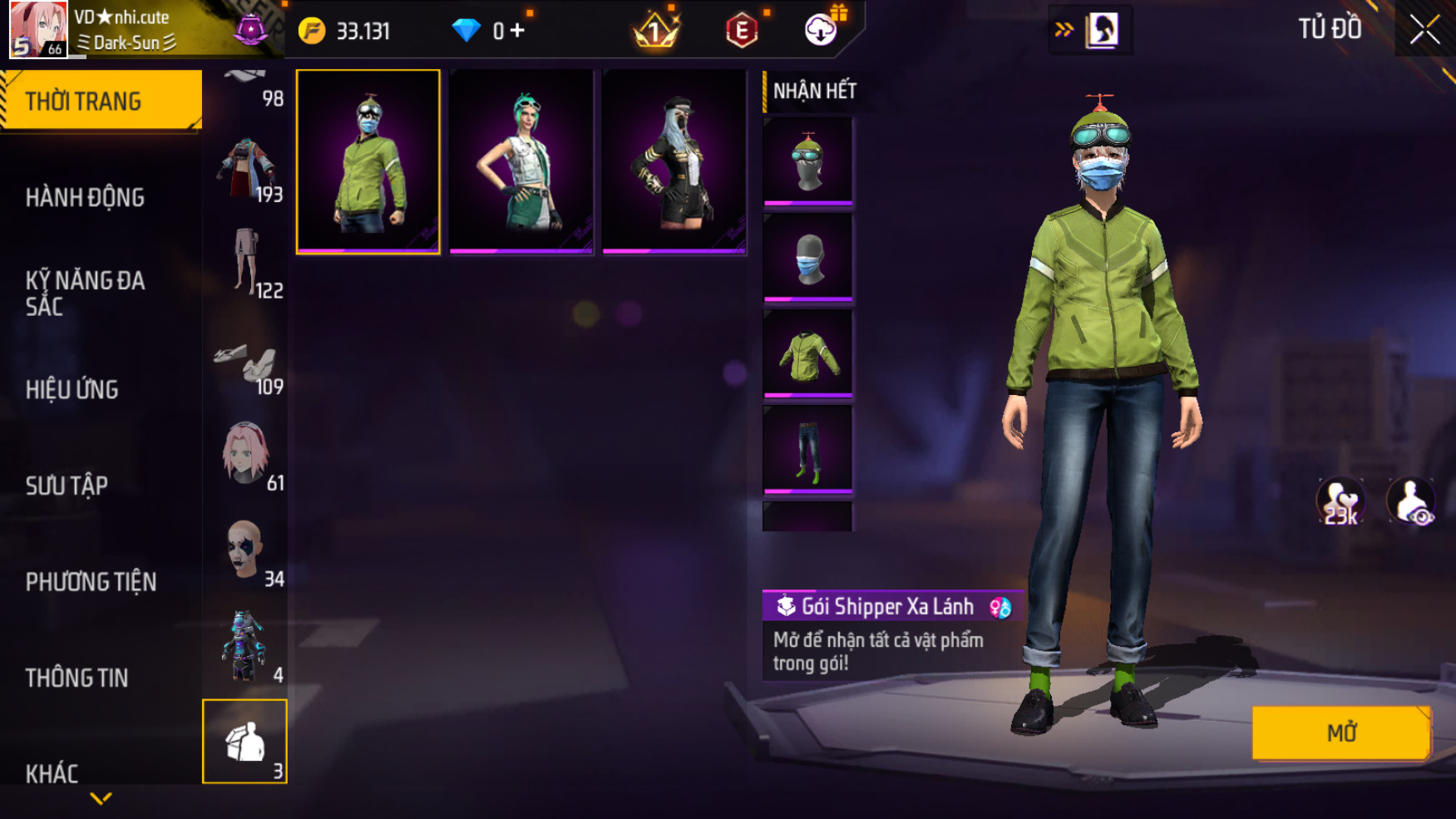Select the KỸ NĂNG ĐA SẮC tab

(85, 293)
